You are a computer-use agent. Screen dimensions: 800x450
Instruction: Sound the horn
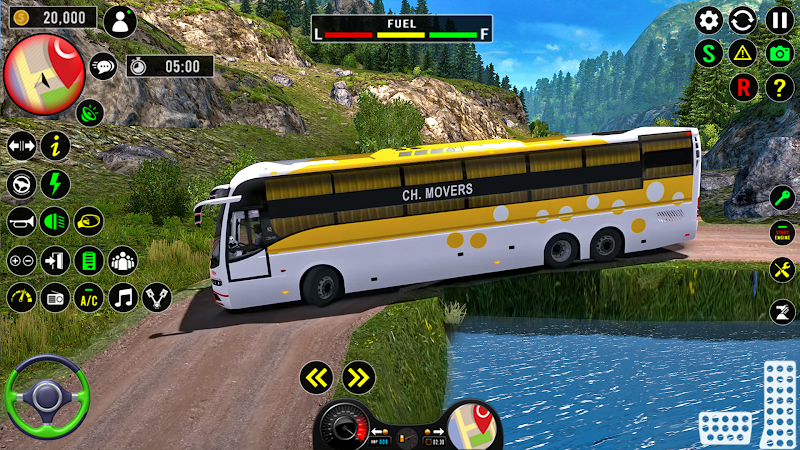tap(21, 221)
